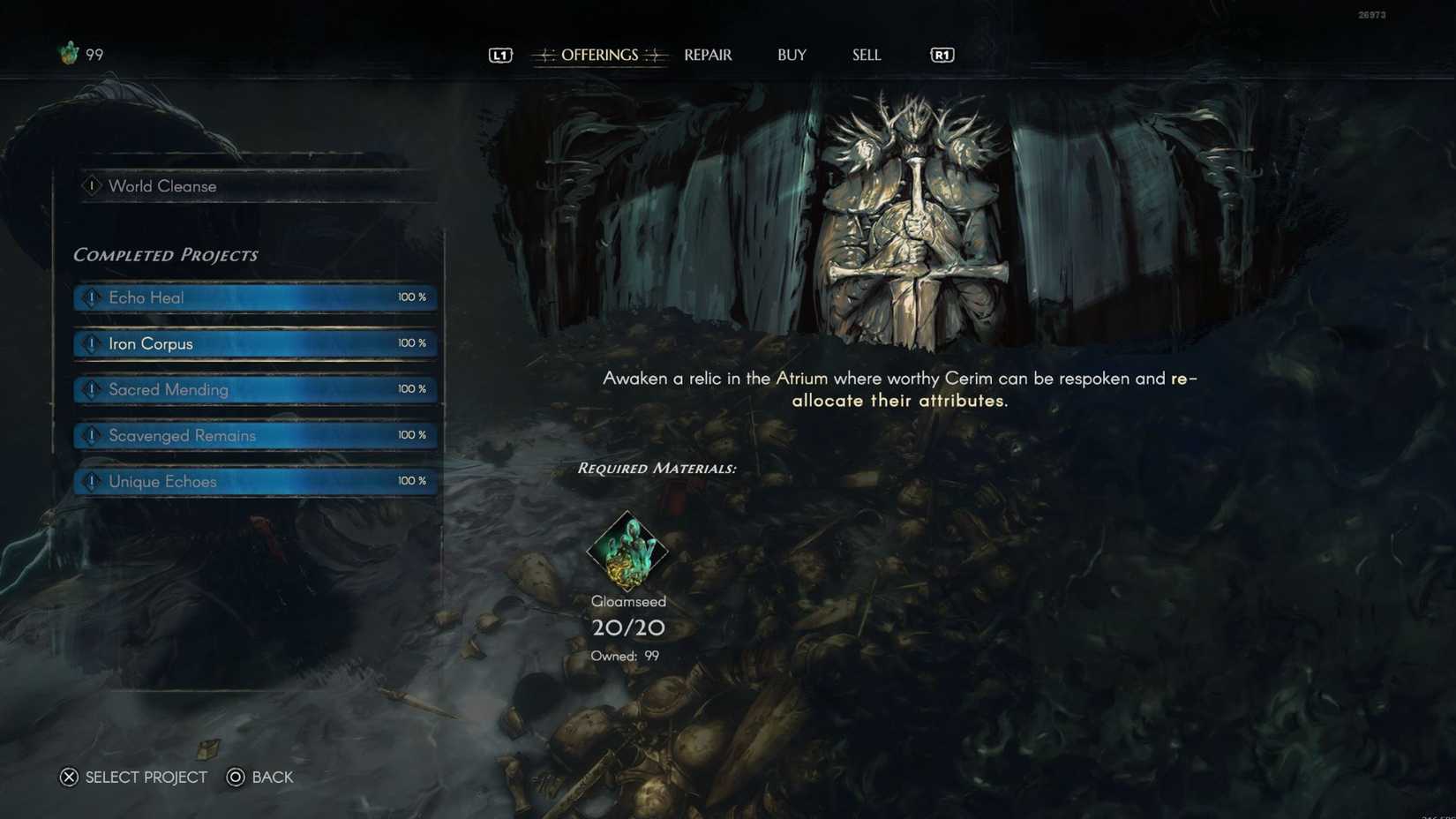Screen dimensions: 1456x819
Task: Open the Repair tab
Action: 708,55
